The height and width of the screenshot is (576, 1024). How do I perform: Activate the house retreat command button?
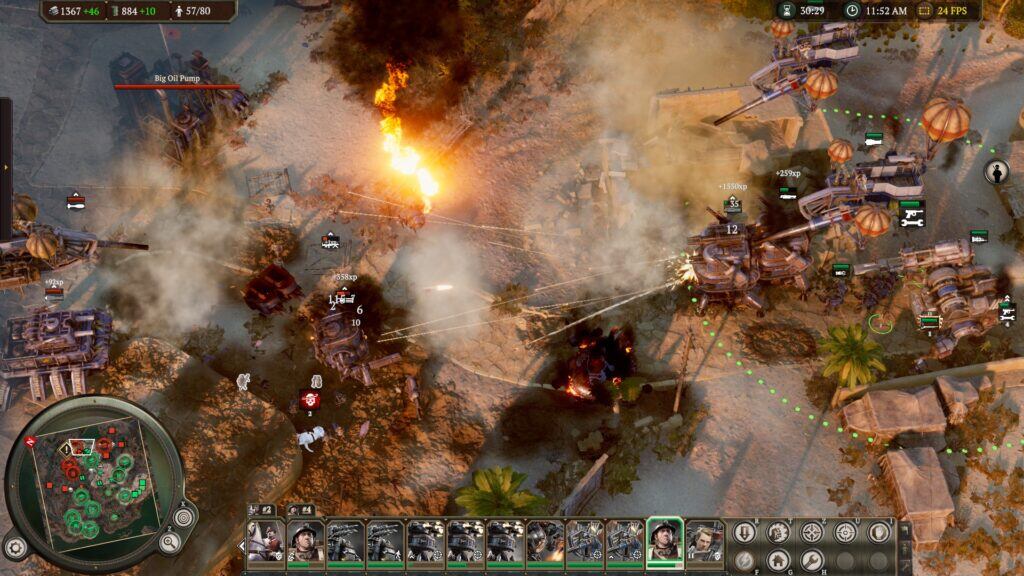click(x=778, y=559)
